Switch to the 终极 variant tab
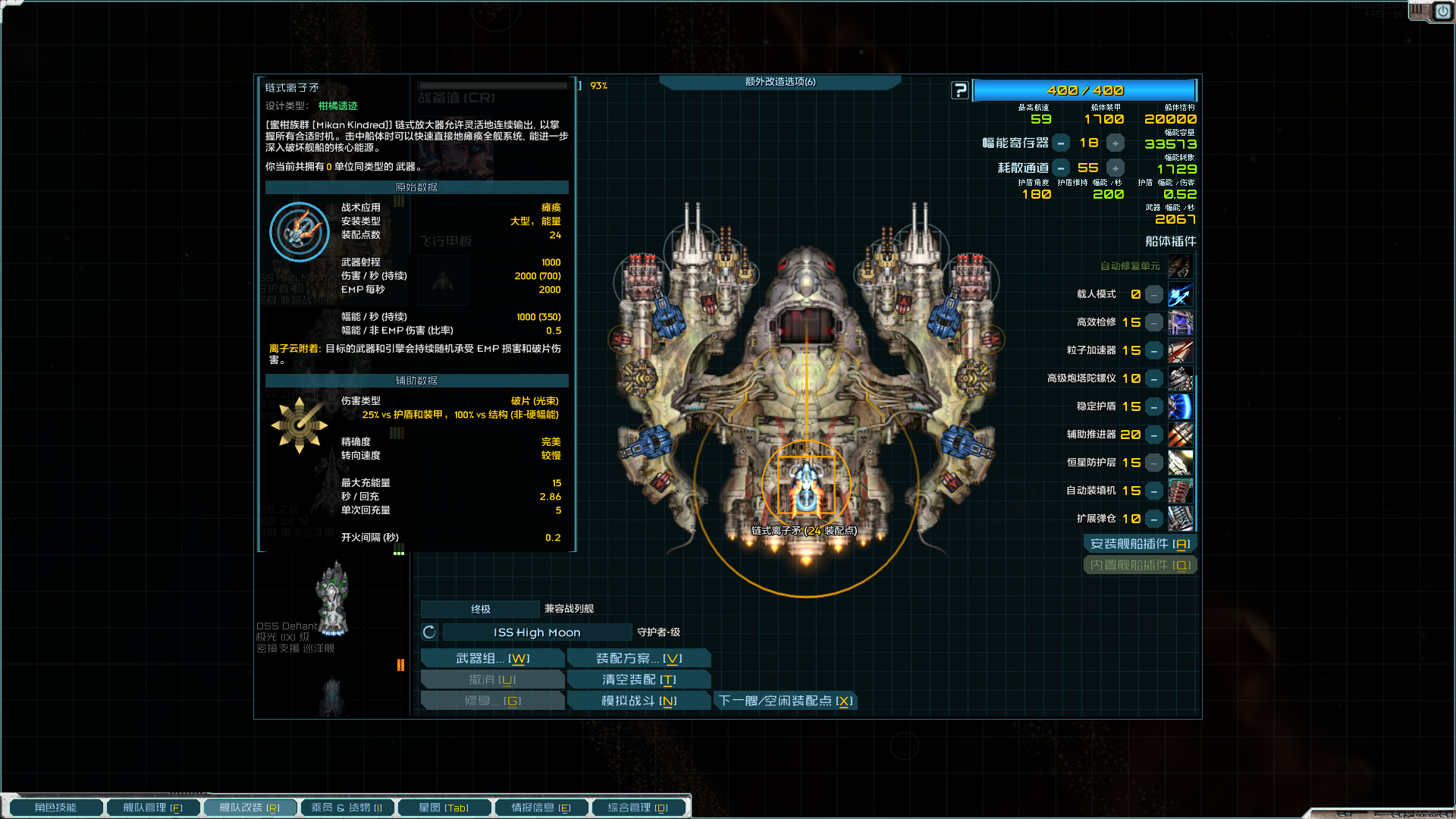1456x819 pixels. (x=481, y=609)
